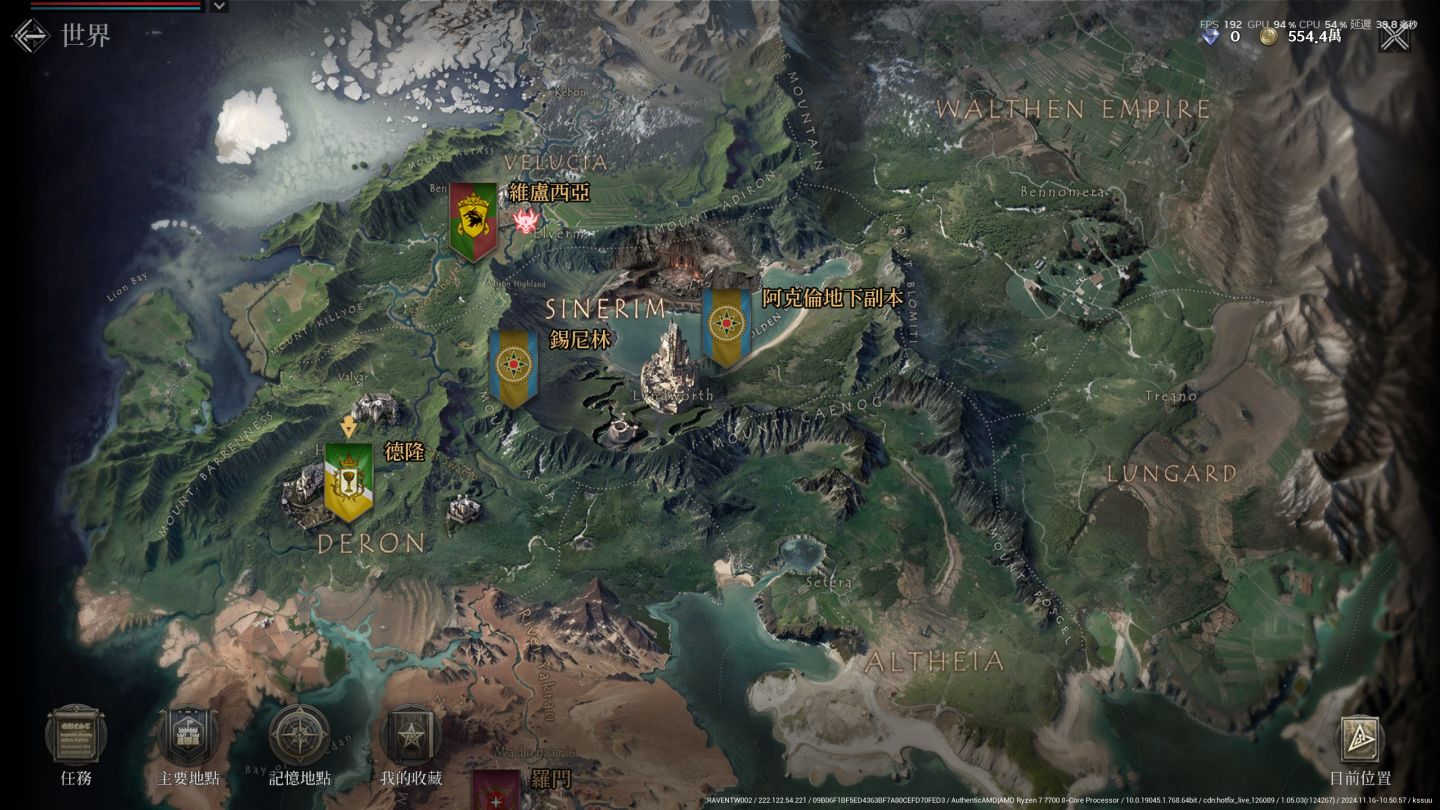The image size is (1440, 810).
Task: Choose the 阿克倫地下副本 dungeon banner
Action: pyautogui.click(x=726, y=326)
